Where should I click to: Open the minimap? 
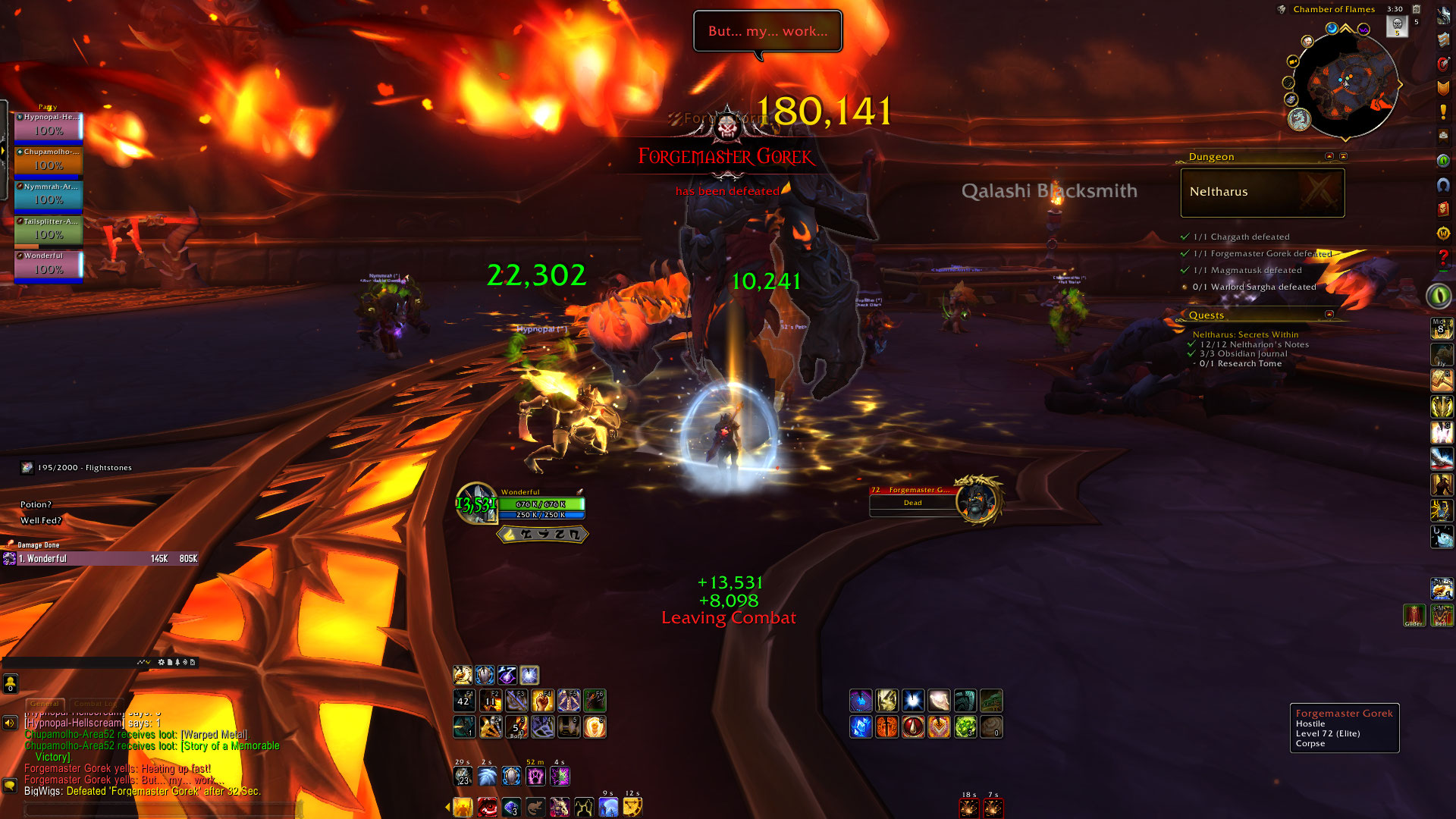[x=1345, y=82]
